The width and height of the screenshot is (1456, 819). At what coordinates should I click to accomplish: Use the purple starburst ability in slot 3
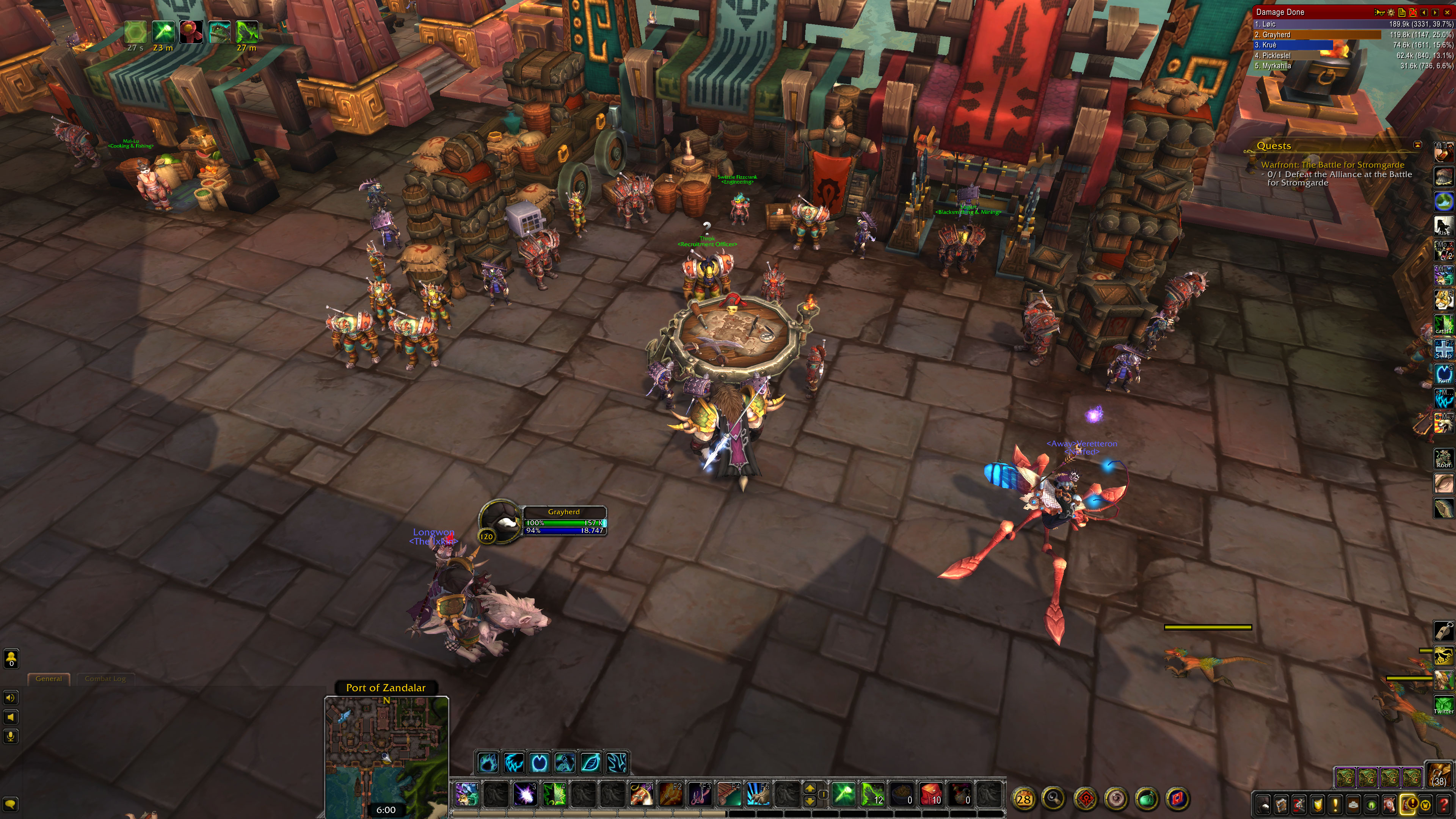pos(524,795)
